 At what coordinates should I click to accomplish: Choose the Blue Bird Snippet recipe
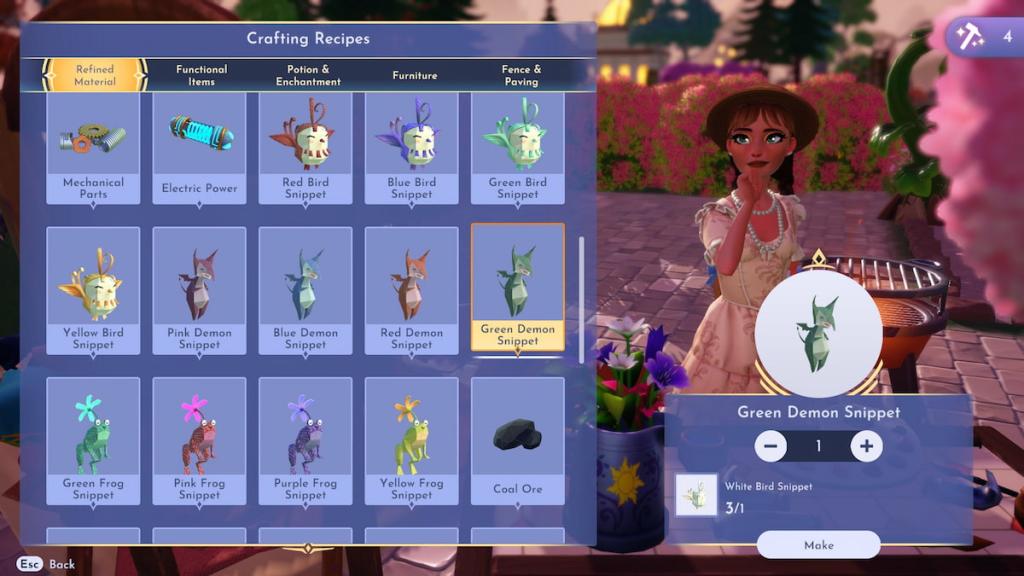pyautogui.click(x=412, y=148)
